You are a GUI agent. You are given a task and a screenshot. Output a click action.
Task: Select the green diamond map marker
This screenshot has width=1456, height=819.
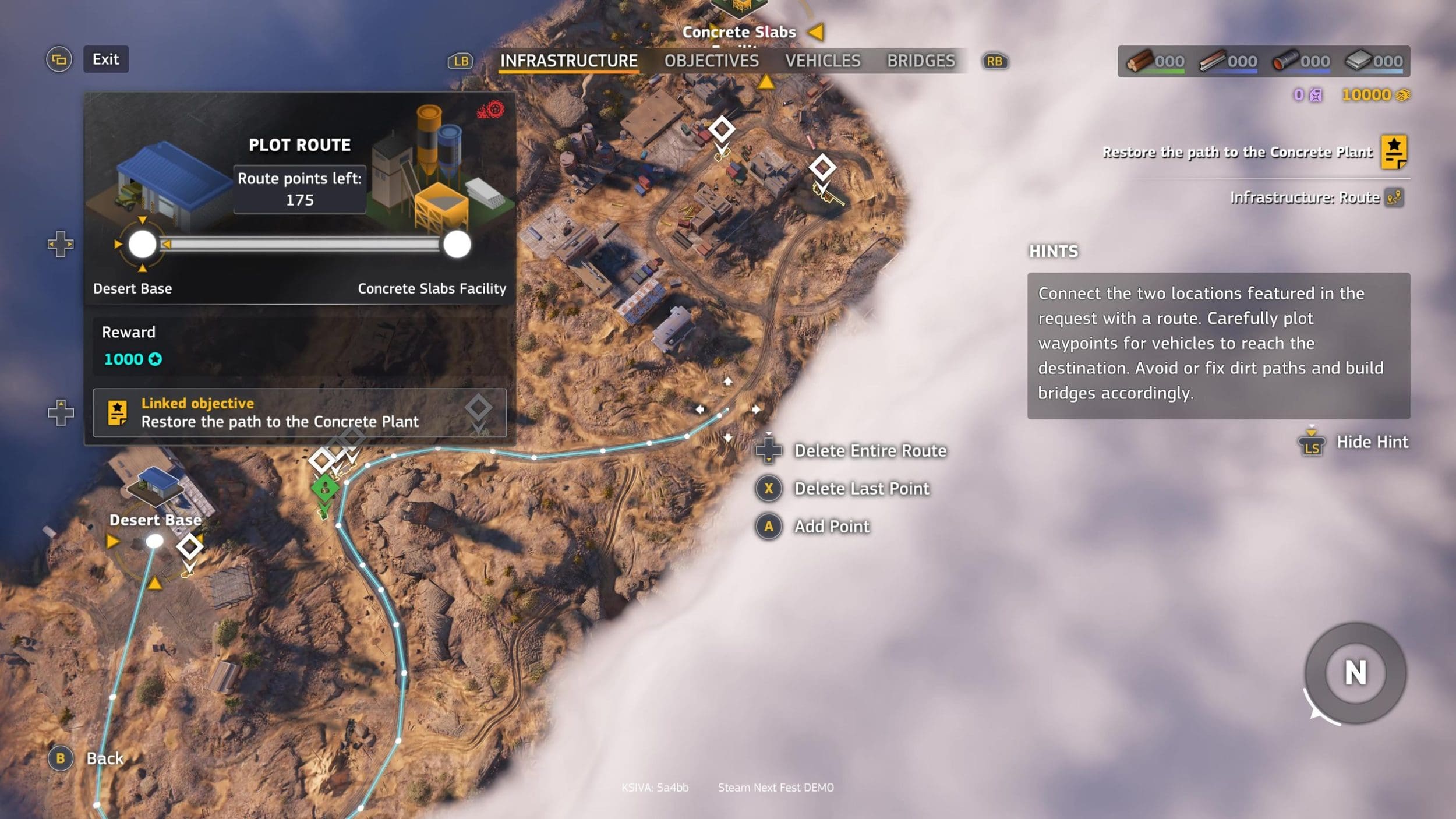[x=324, y=488]
